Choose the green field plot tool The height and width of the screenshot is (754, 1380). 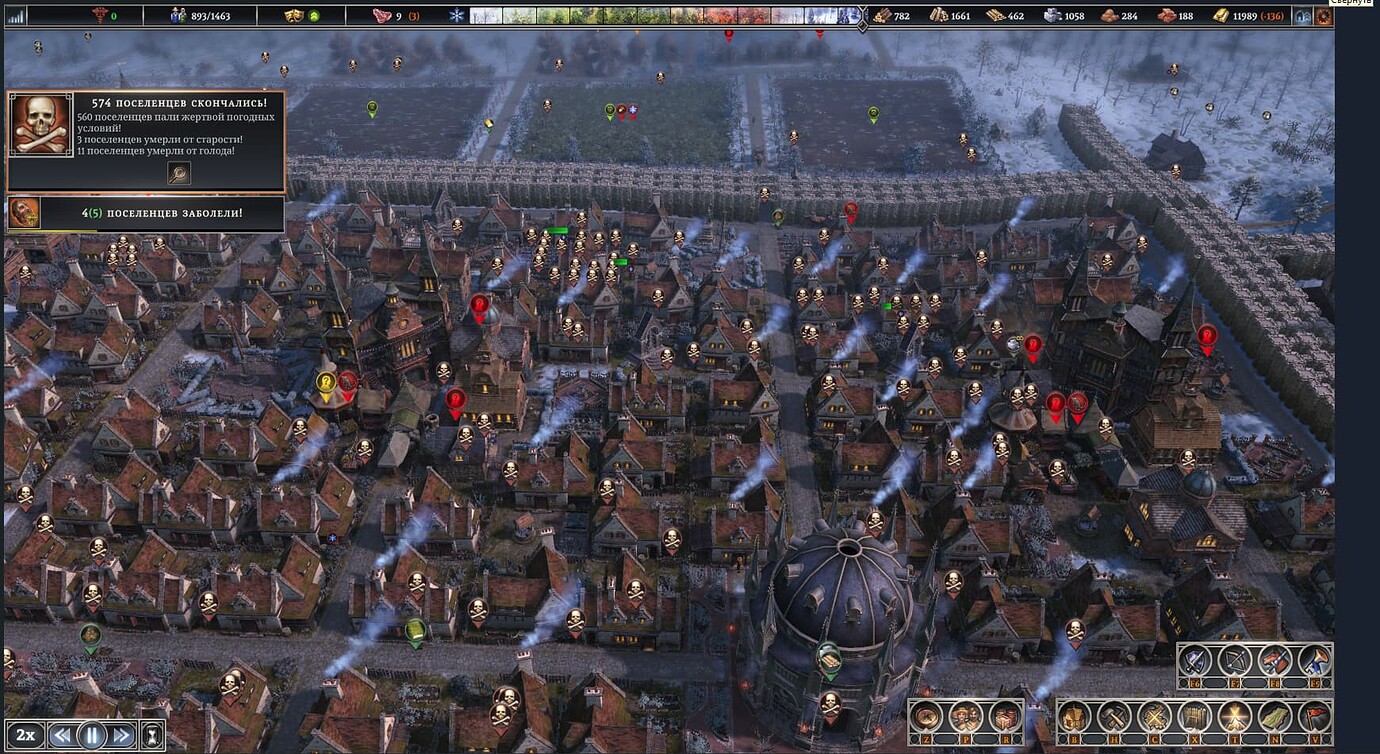(x=1274, y=717)
